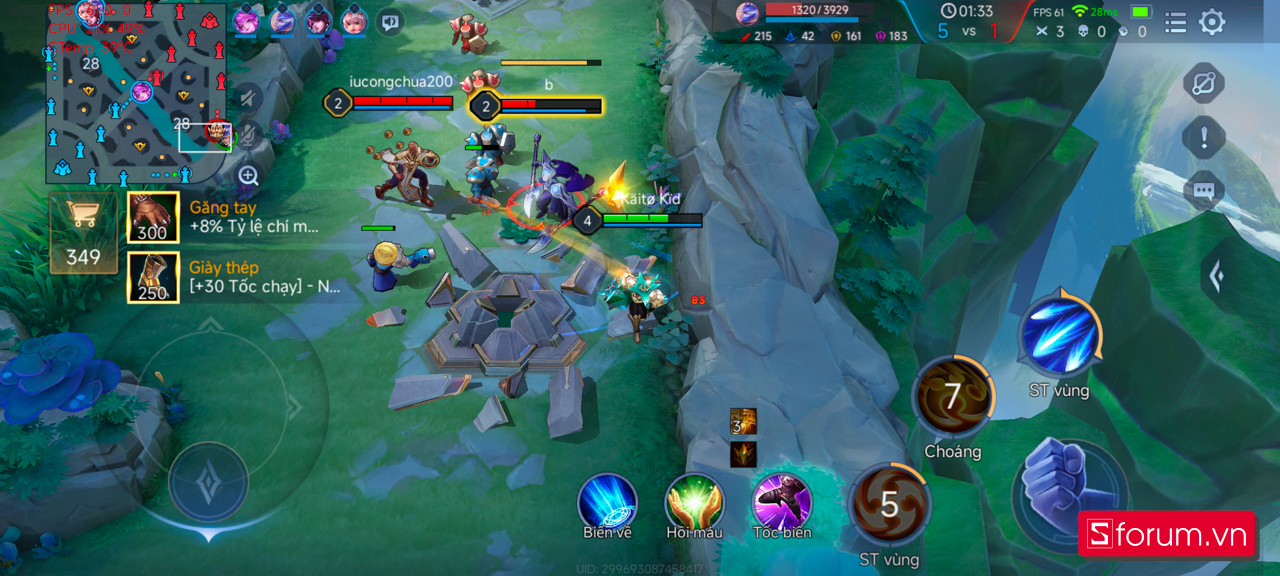Open the quick chat bubble near hero portraits
This screenshot has width=1280, height=576.
(x=391, y=21)
